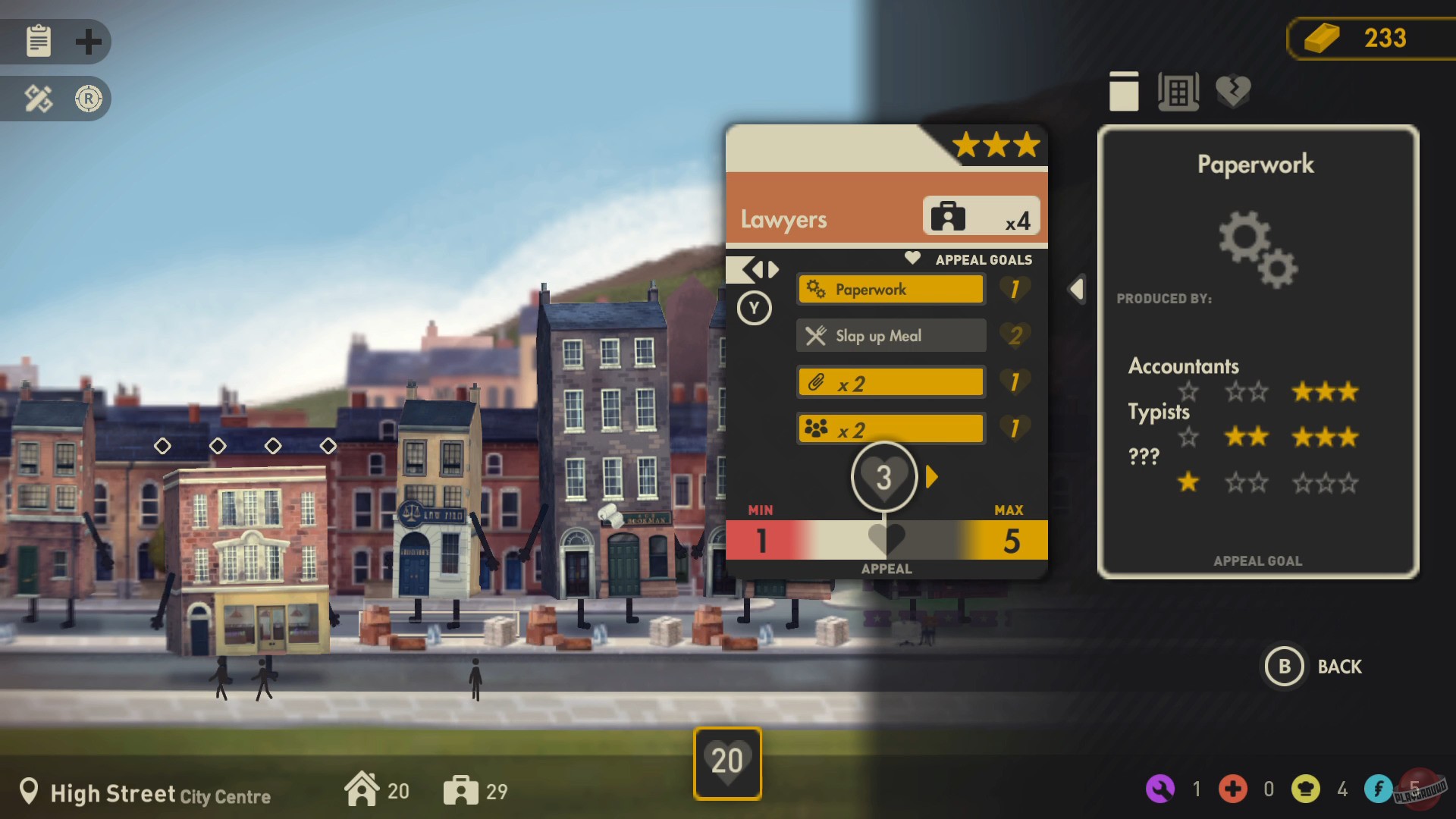
Task: Open the Paperwork appeal goal icon
Action: 890,289
